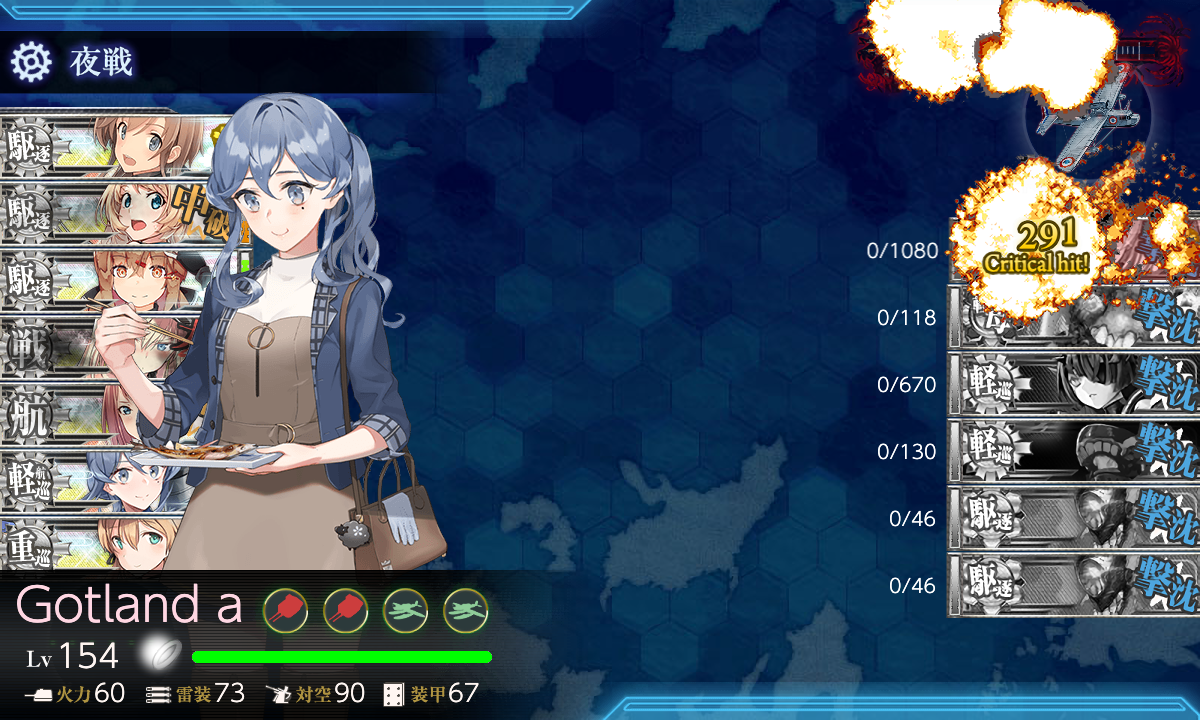The image size is (1200, 720).
Task: Click the gear icon beside the 夜戦 title
Action: click(30, 63)
